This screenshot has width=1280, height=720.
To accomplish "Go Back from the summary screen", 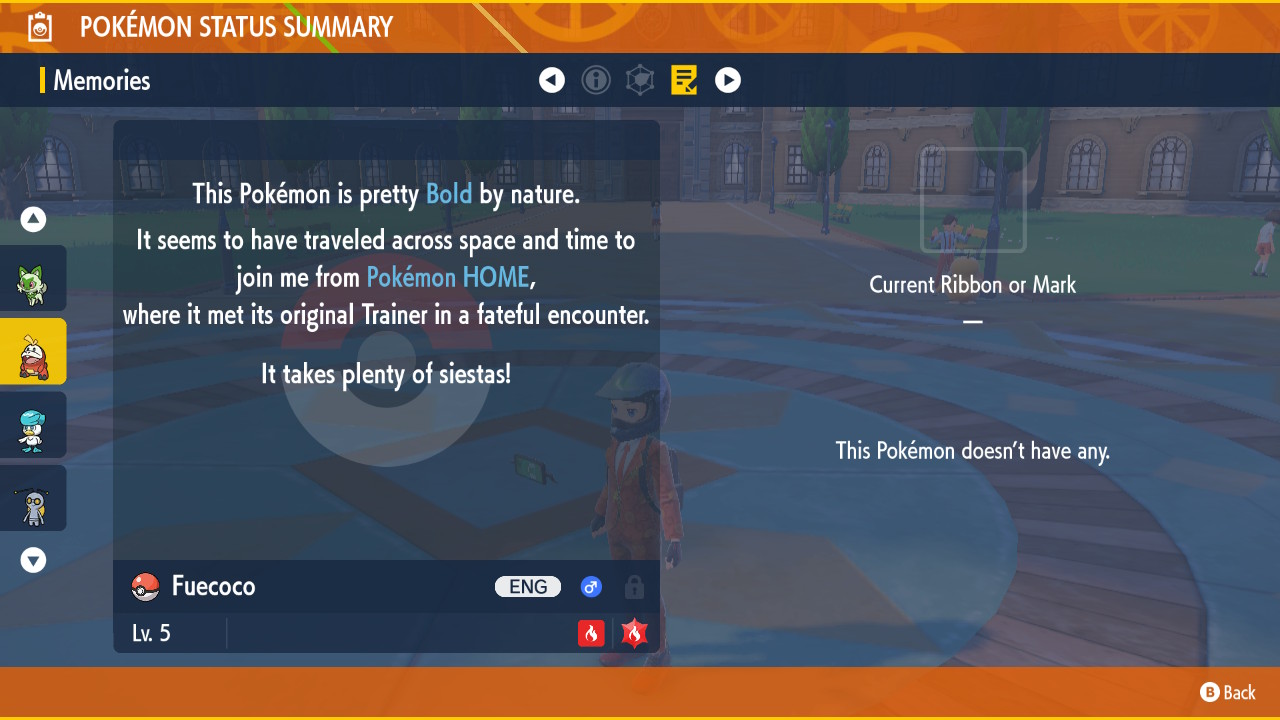I will (1228, 692).
